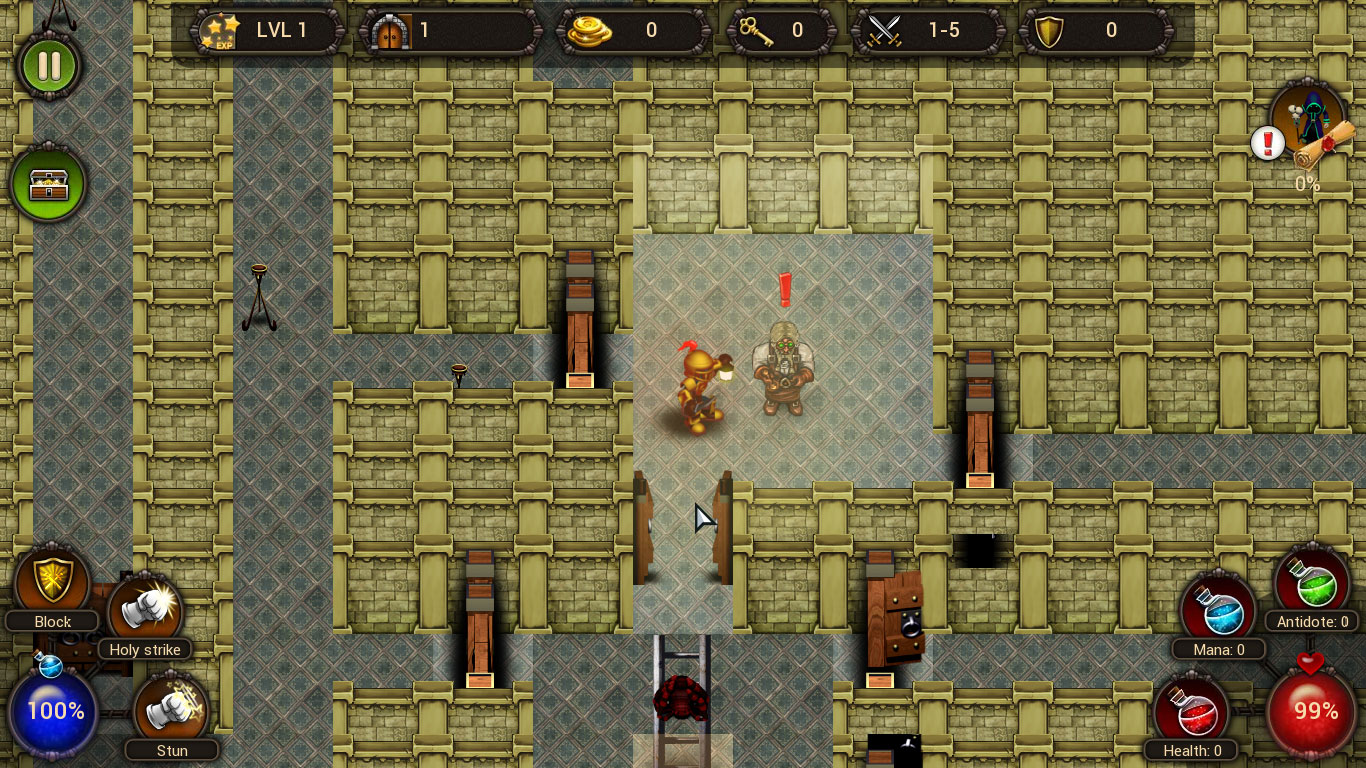Screen dimensions: 1366x768
Task: Click the shield armor counter icon
Action: (1049, 30)
